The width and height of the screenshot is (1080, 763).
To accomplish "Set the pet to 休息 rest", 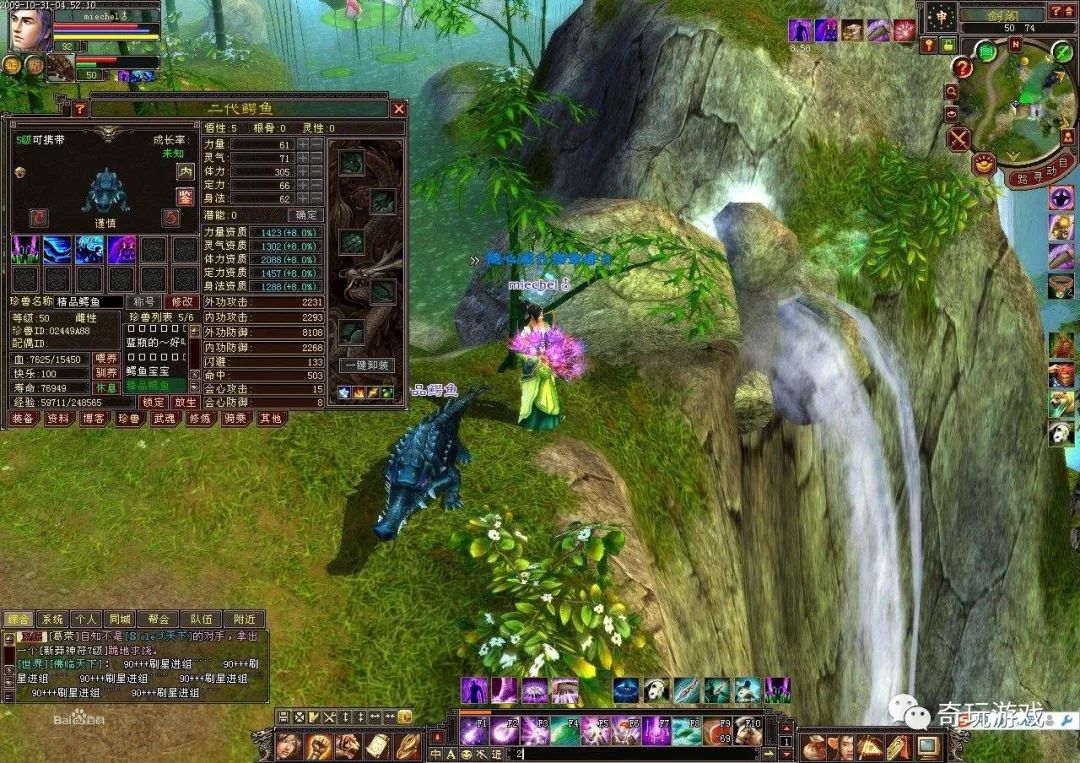I will pyautogui.click(x=105, y=386).
